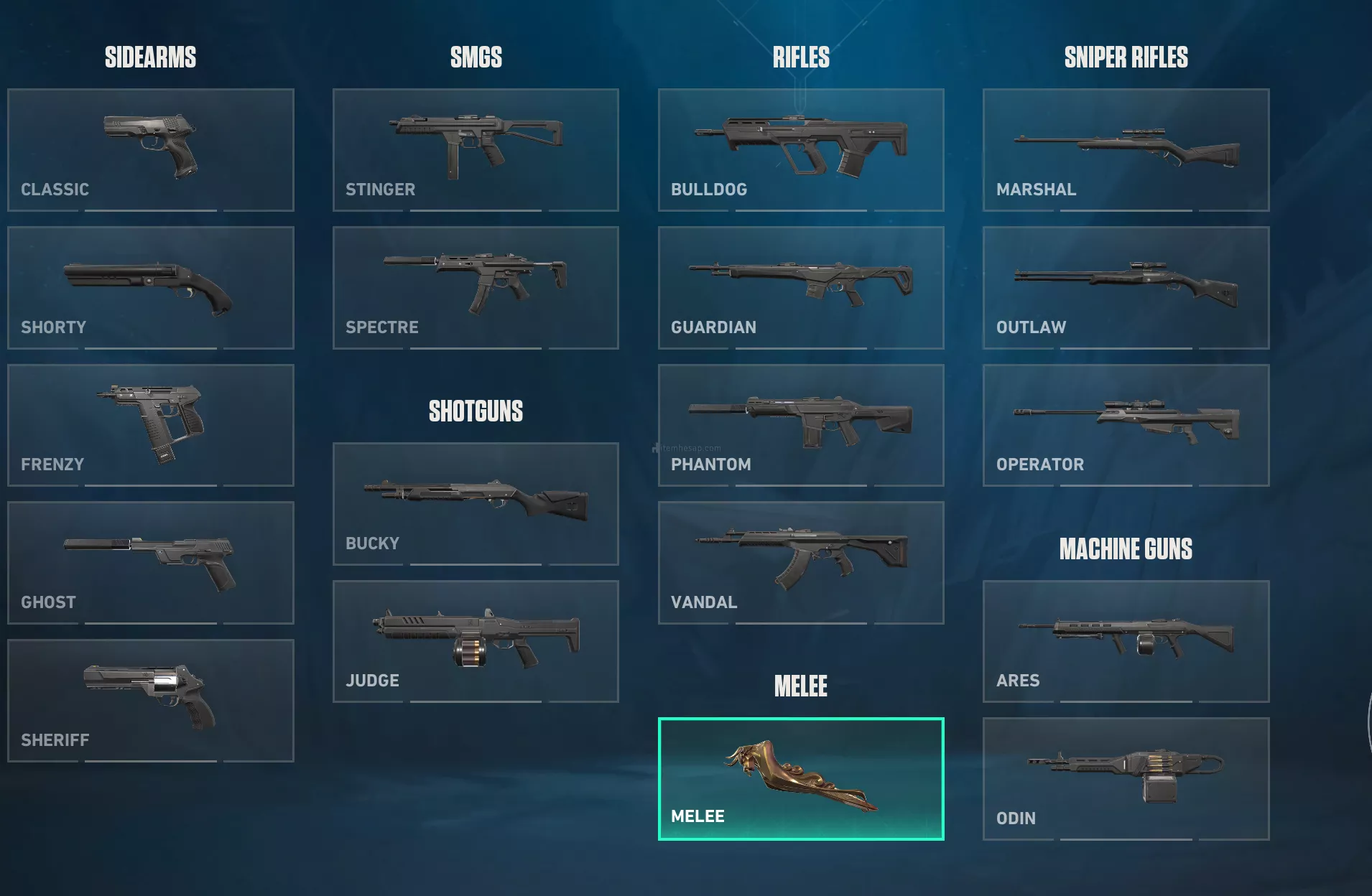Viewport: 1372px width, 896px height.
Task: Select the Bucky shotgun card
Action: point(476,504)
